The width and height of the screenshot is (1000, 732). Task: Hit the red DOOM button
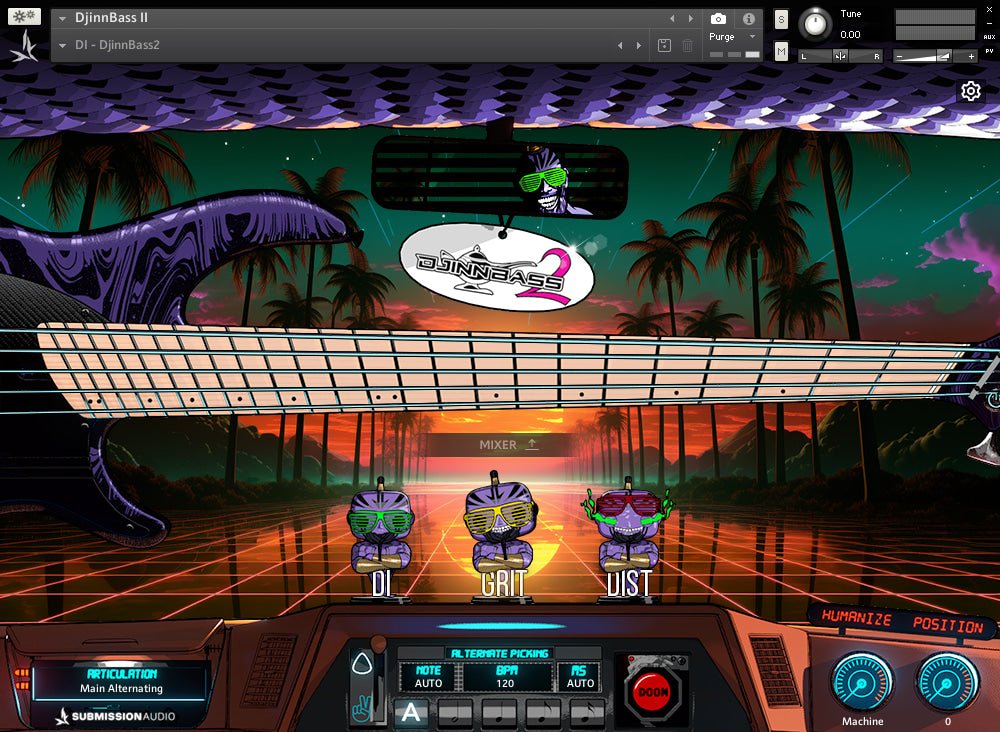(x=653, y=691)
